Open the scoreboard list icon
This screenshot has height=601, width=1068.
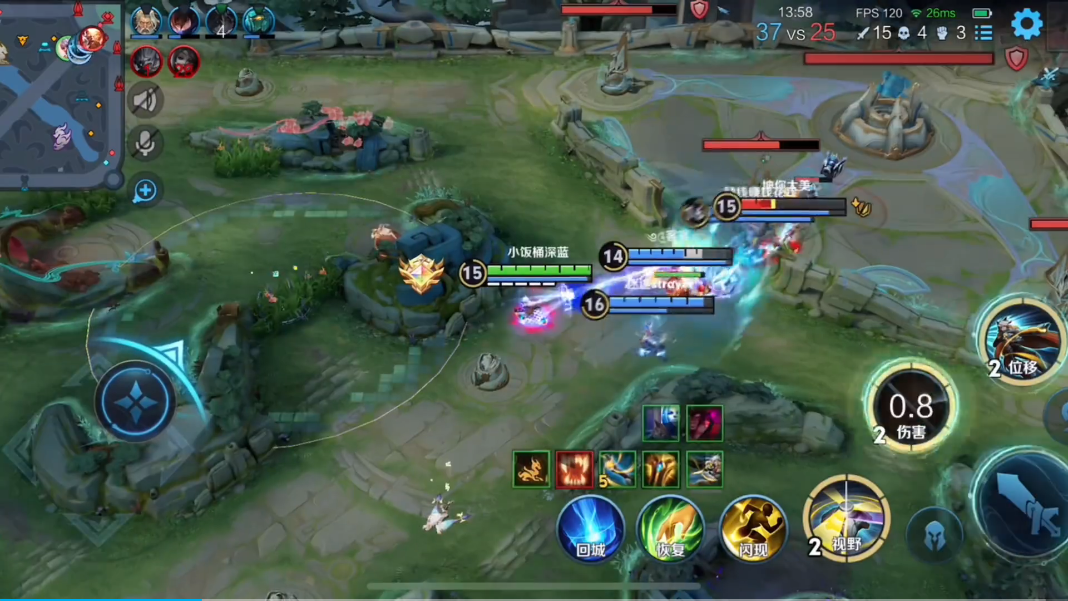click(x=984, y=33)
